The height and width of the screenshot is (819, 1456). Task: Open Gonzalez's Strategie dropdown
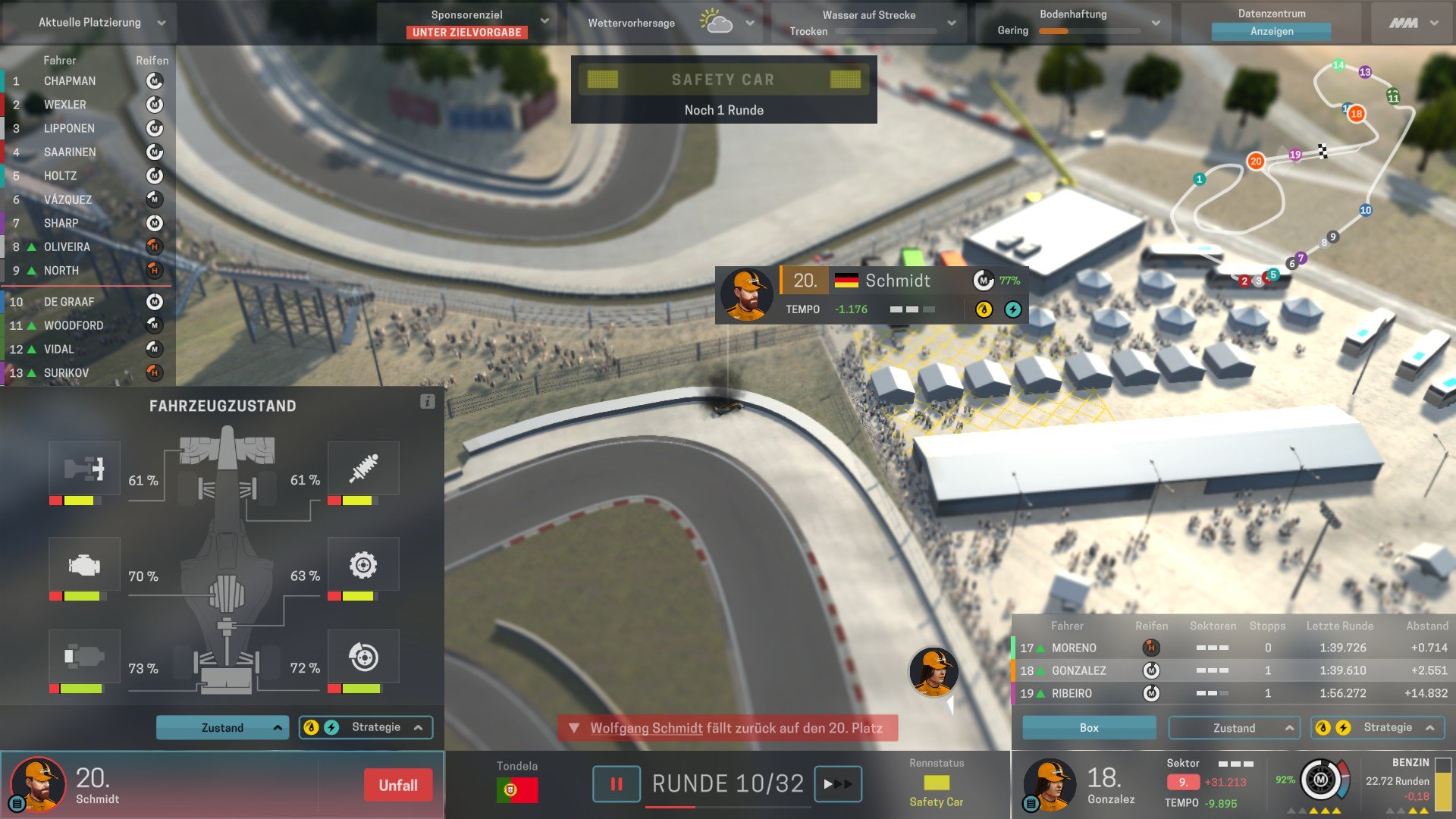tap(1378, 728)
